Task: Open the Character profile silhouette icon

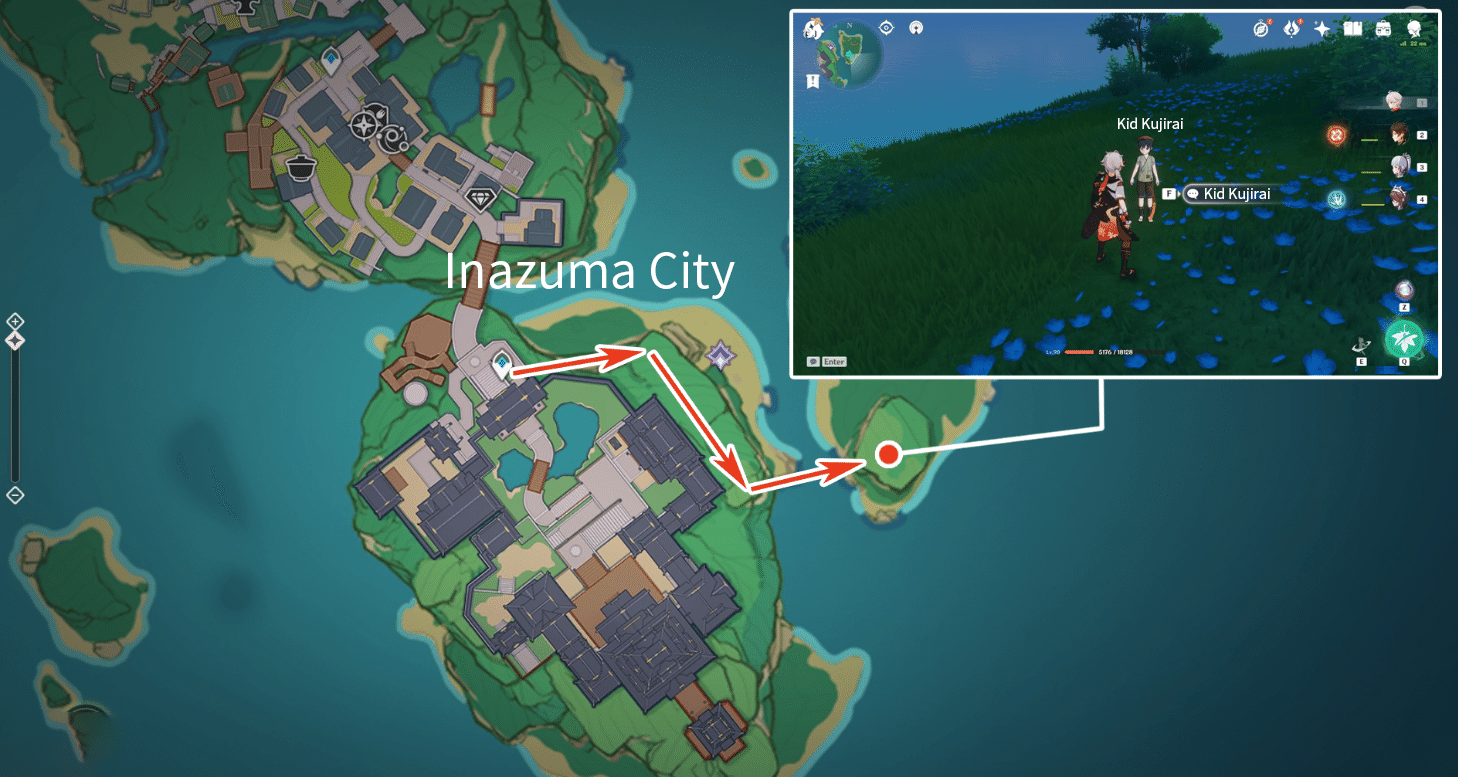Action: coord(1415,28)
